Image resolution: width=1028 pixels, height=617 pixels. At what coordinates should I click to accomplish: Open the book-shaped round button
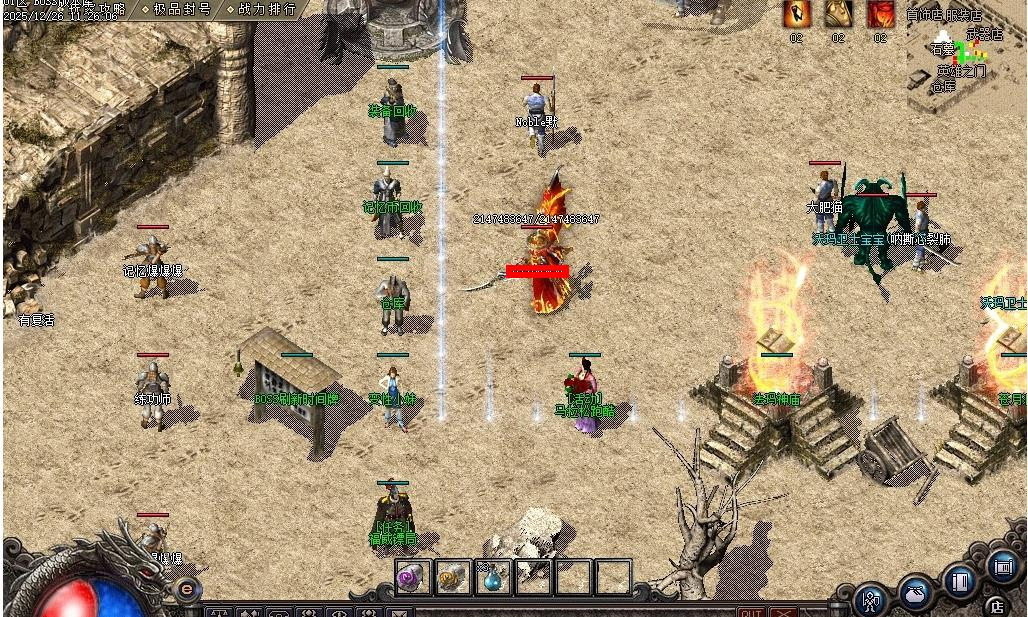coord(960,582)
